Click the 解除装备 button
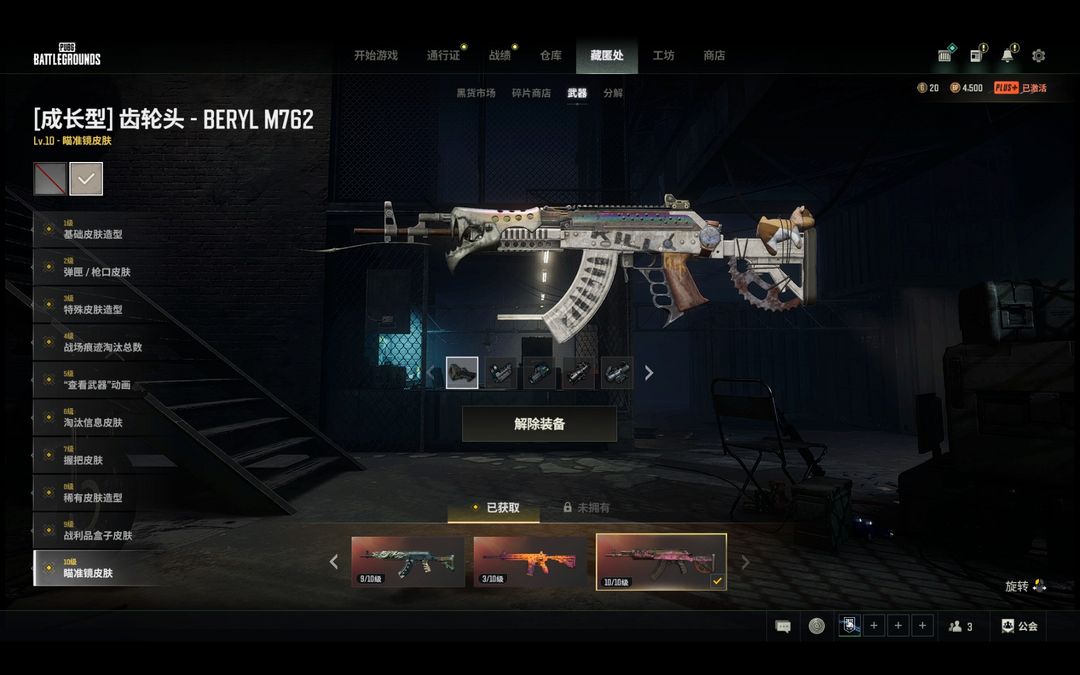1080x675 pixels. point(539,424)
